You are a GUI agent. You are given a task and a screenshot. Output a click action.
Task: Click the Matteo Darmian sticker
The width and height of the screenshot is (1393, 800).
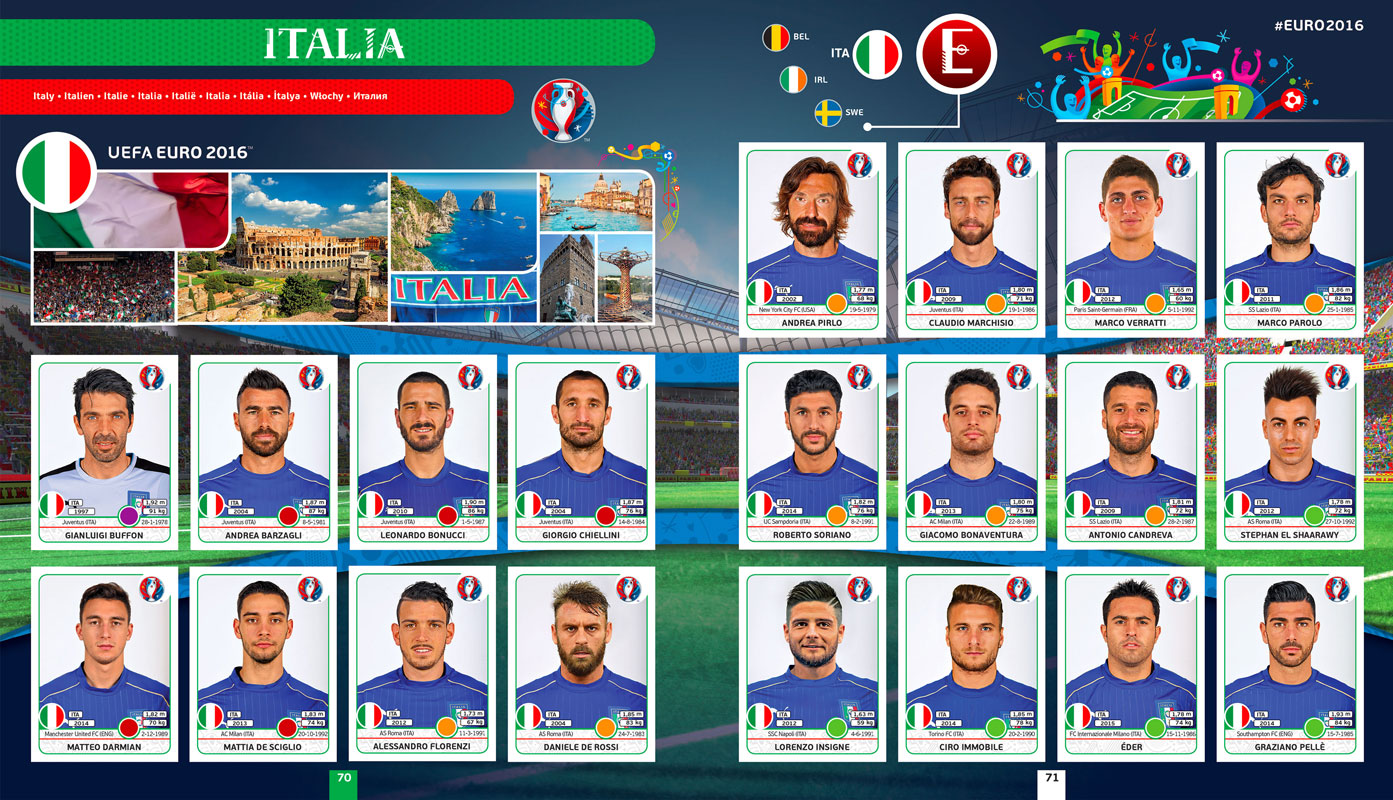[105, 662]
